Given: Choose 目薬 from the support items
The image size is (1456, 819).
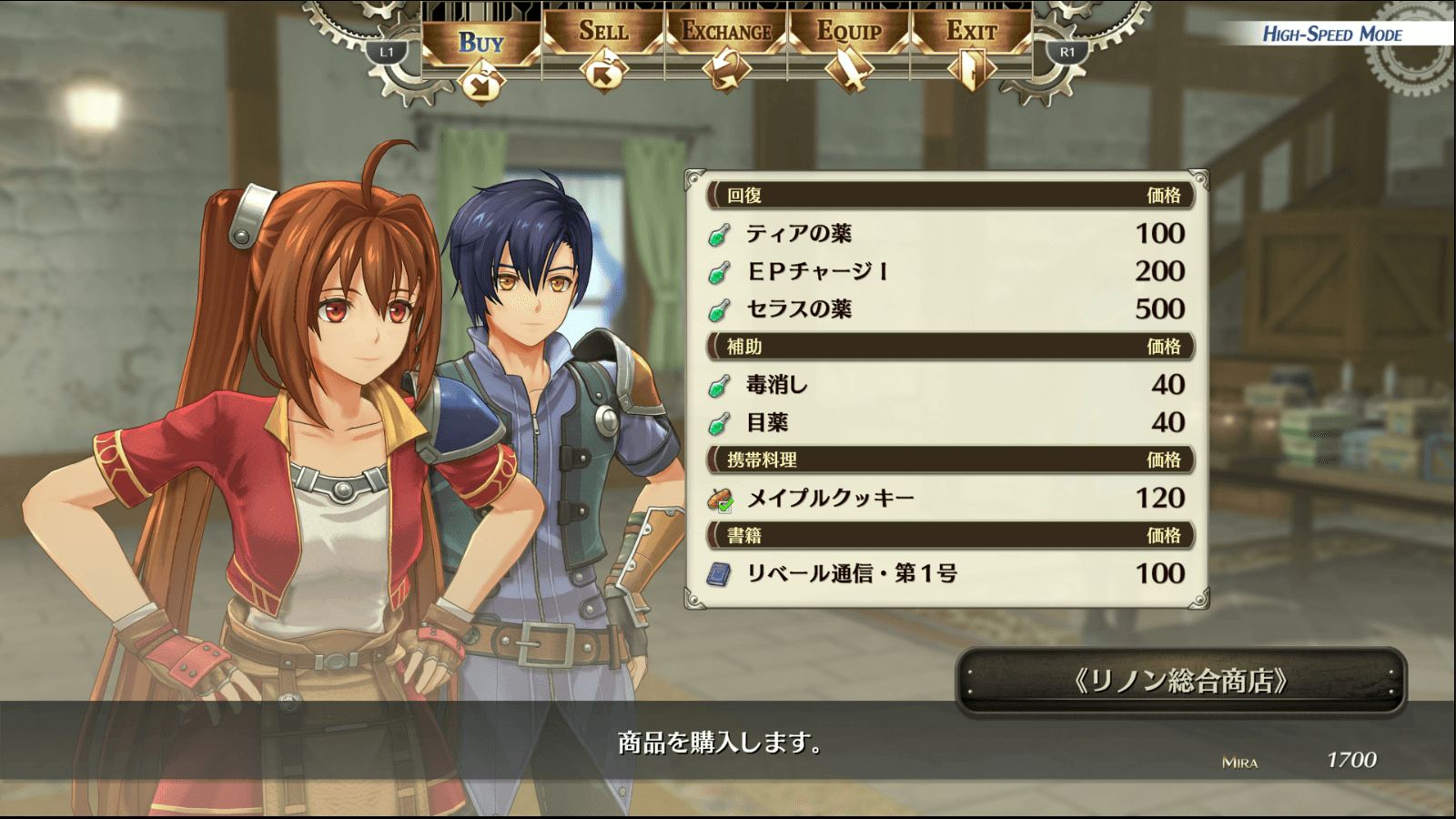Looking at the screenshot, I should point(946,422).
